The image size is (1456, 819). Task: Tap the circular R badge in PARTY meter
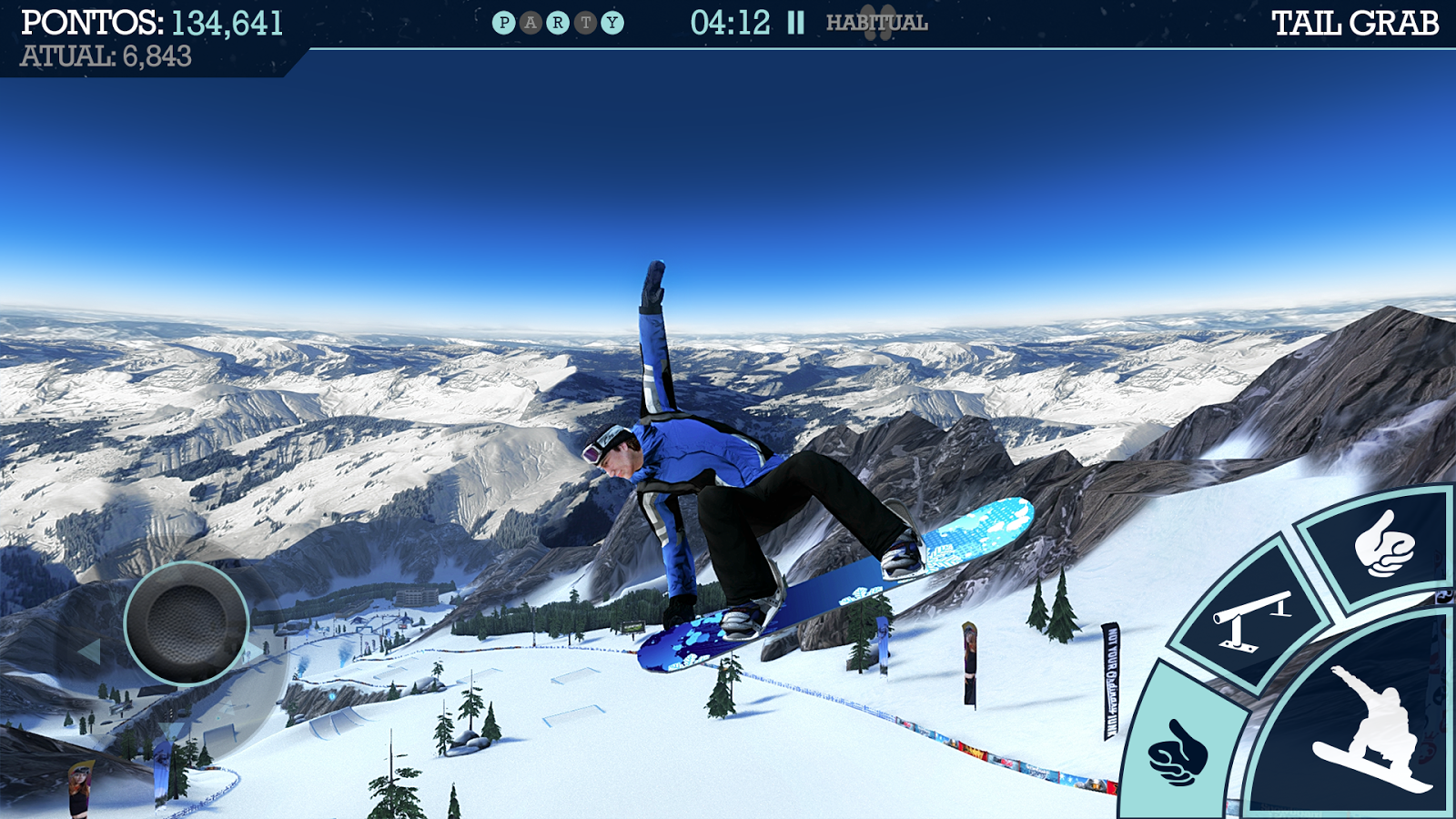(x=559, y=24)
